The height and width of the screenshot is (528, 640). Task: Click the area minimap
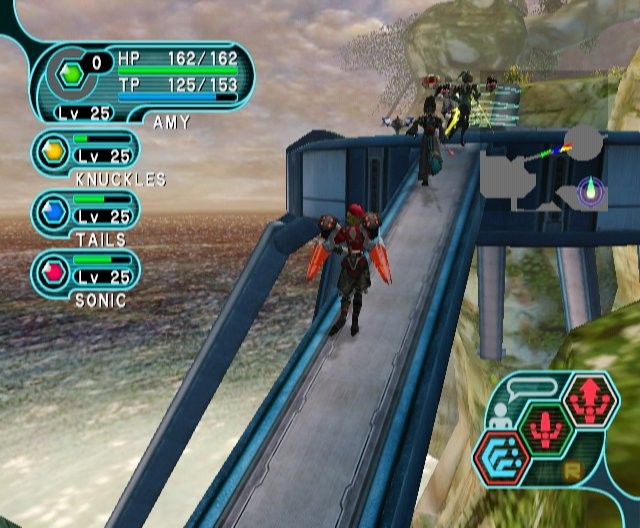click(544, 168)
